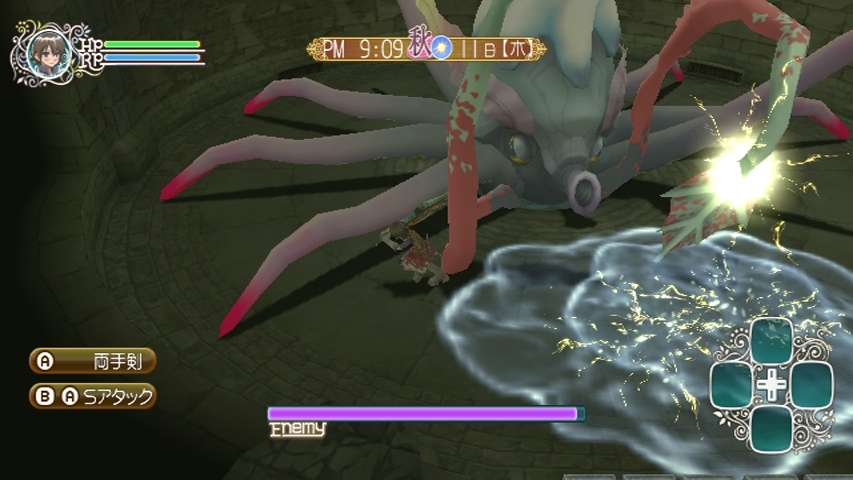The image size is (853, 480).
Task: Choose the 両手剣 weapon action panel
Action: [x=92, y=360]
